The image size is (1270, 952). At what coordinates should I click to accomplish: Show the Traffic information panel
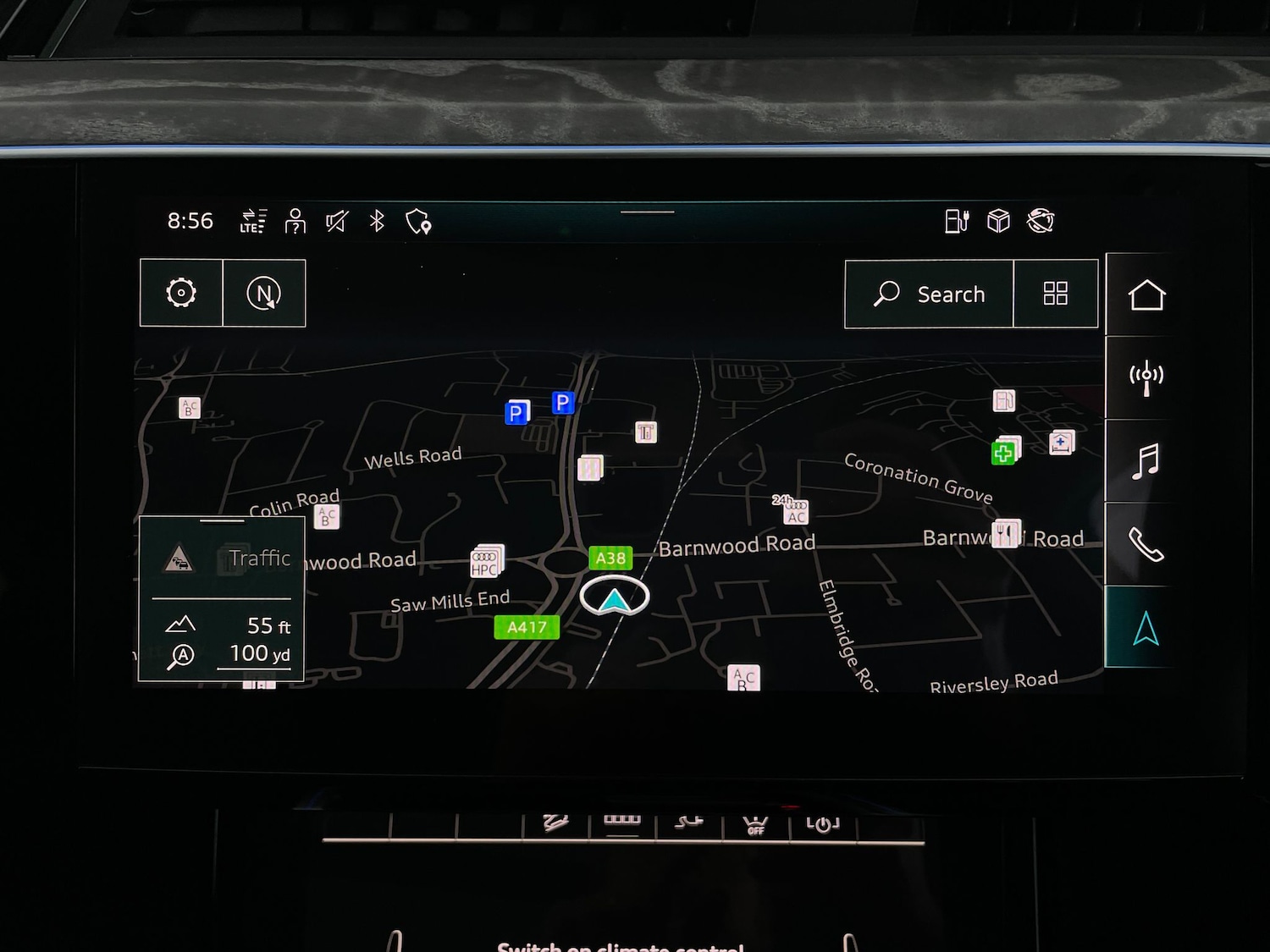(x=222, y=559)
